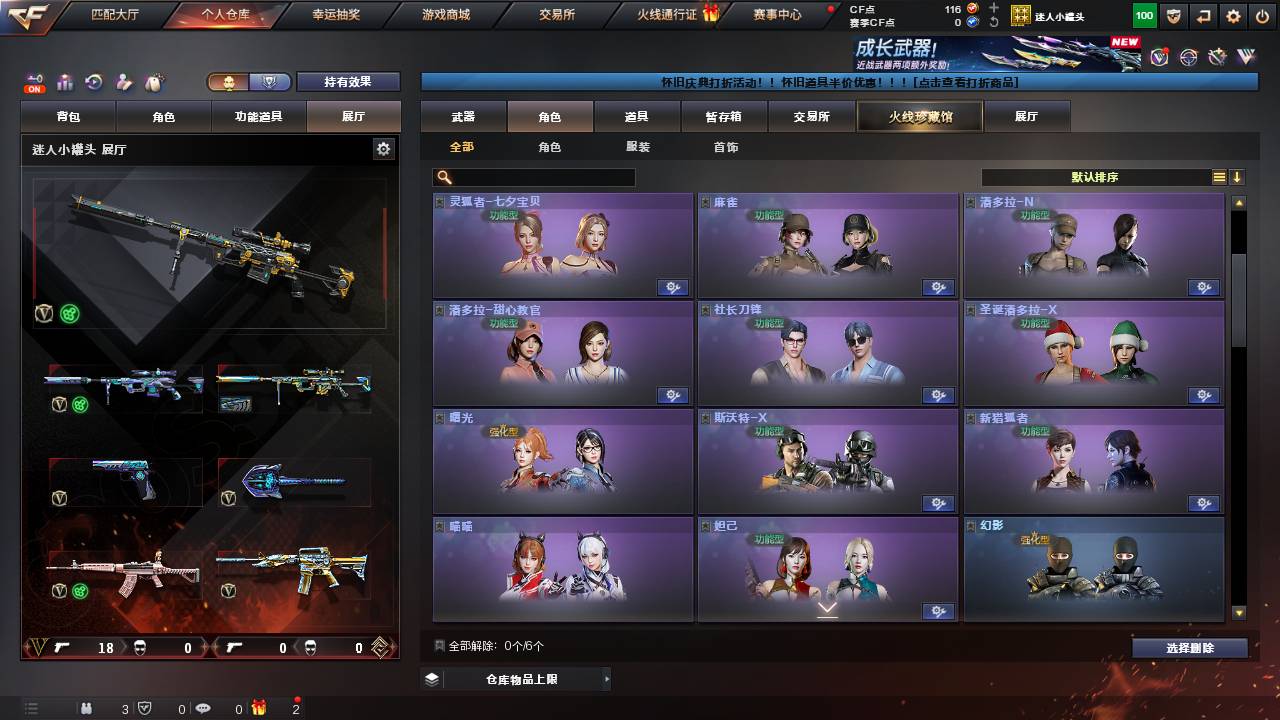
Task: Click the power exit icon at top right
Action: (1262, 15)
